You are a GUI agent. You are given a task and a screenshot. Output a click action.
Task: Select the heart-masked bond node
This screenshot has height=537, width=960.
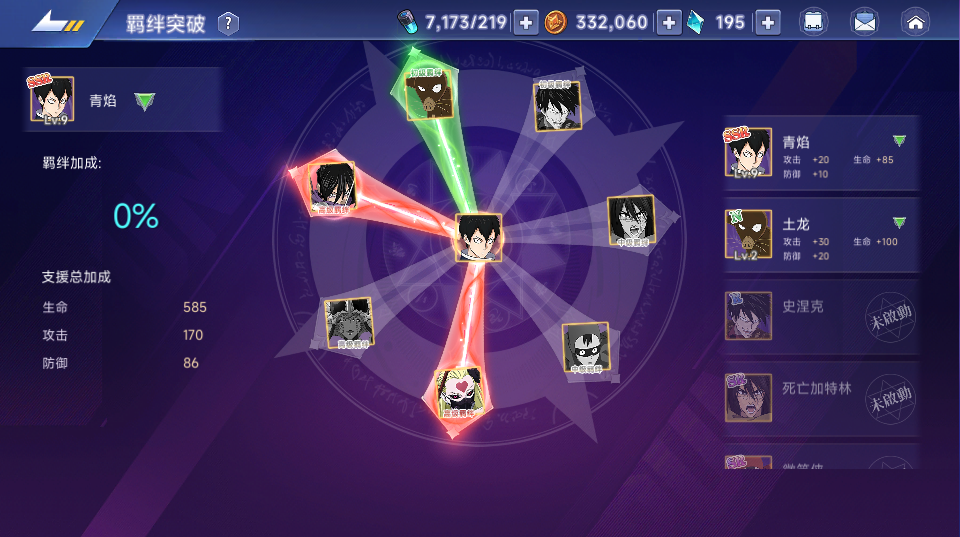pyautogui.click(x=459, y=393)
